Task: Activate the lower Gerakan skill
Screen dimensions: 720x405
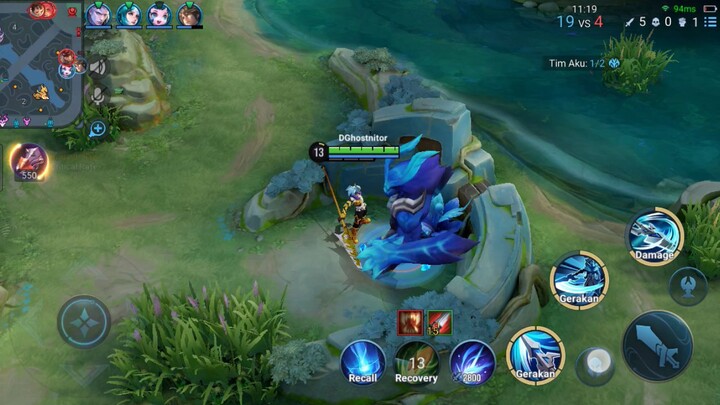Action: point(535,354)
